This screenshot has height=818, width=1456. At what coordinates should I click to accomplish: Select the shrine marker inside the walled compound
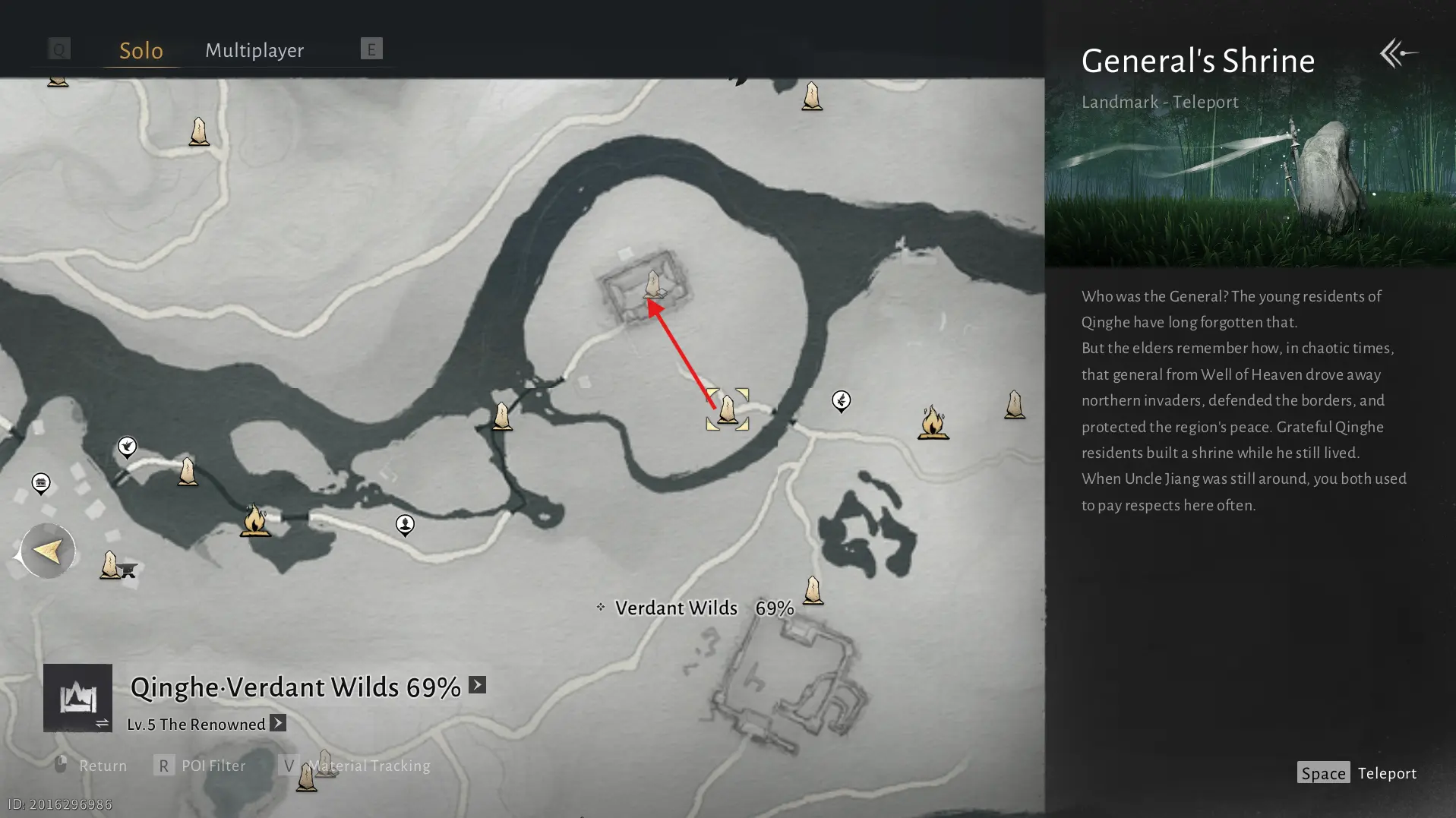point(653,285)
